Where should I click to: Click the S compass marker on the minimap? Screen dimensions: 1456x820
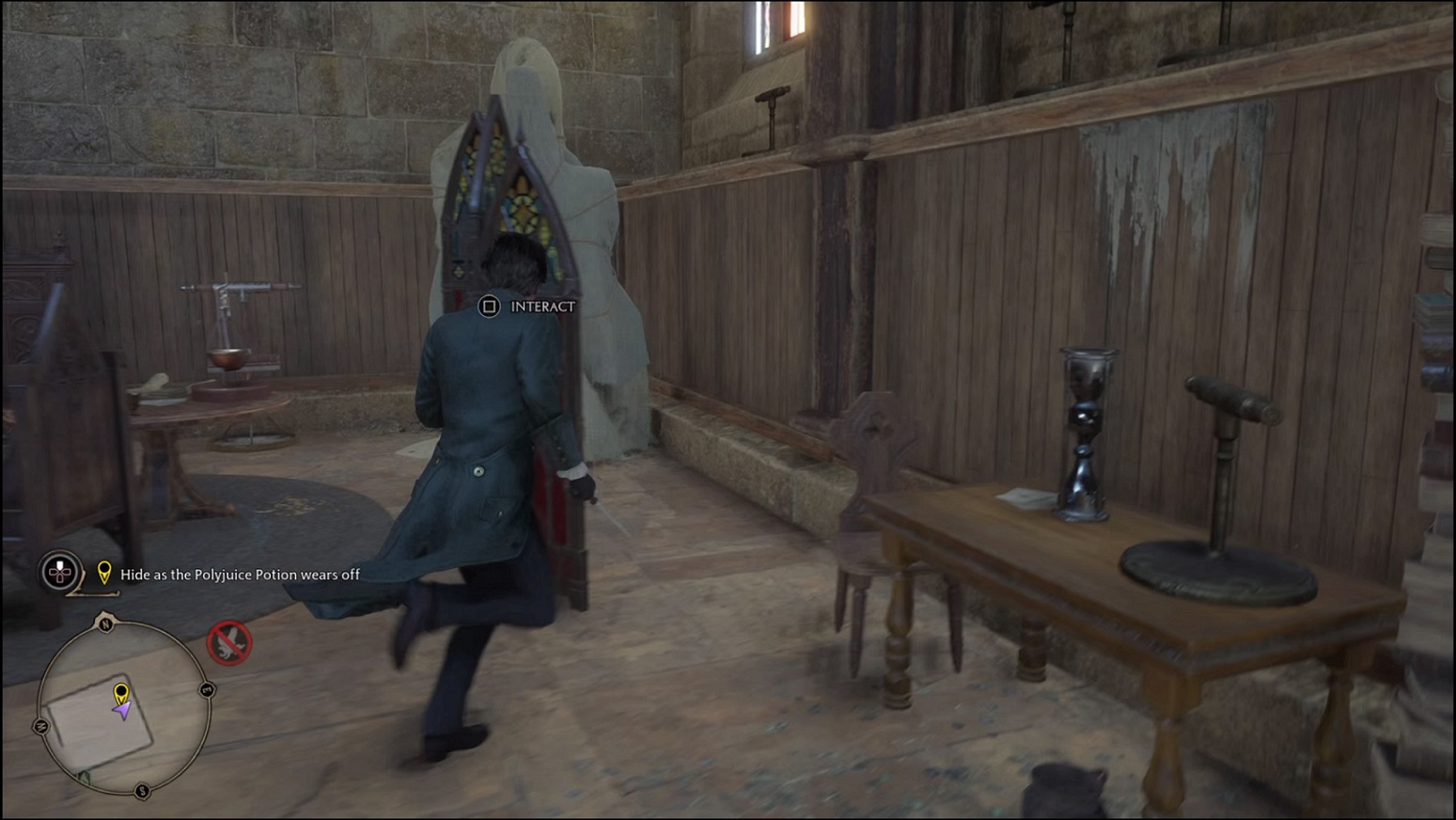pos(142,793)
